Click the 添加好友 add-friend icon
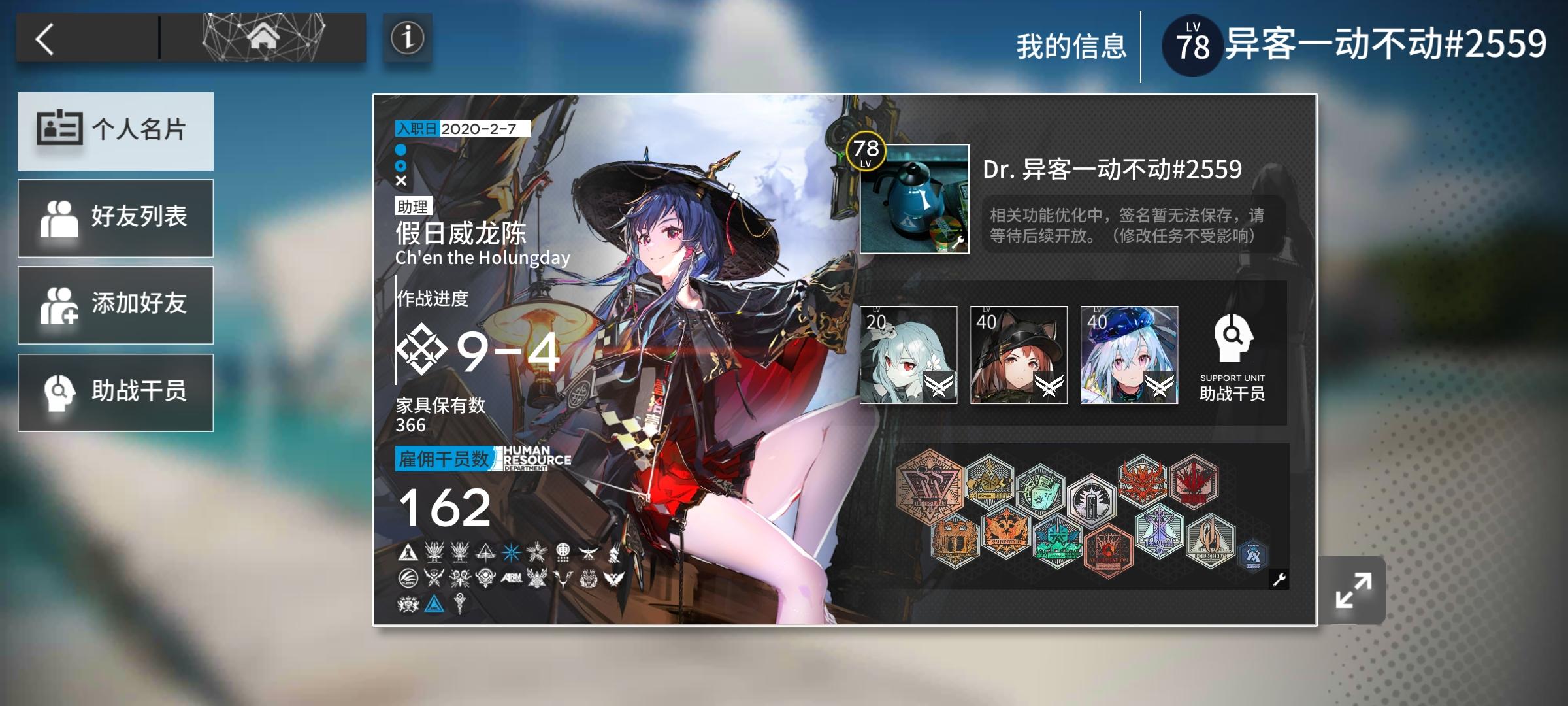1568x706 pixels. tap(59, 305)
